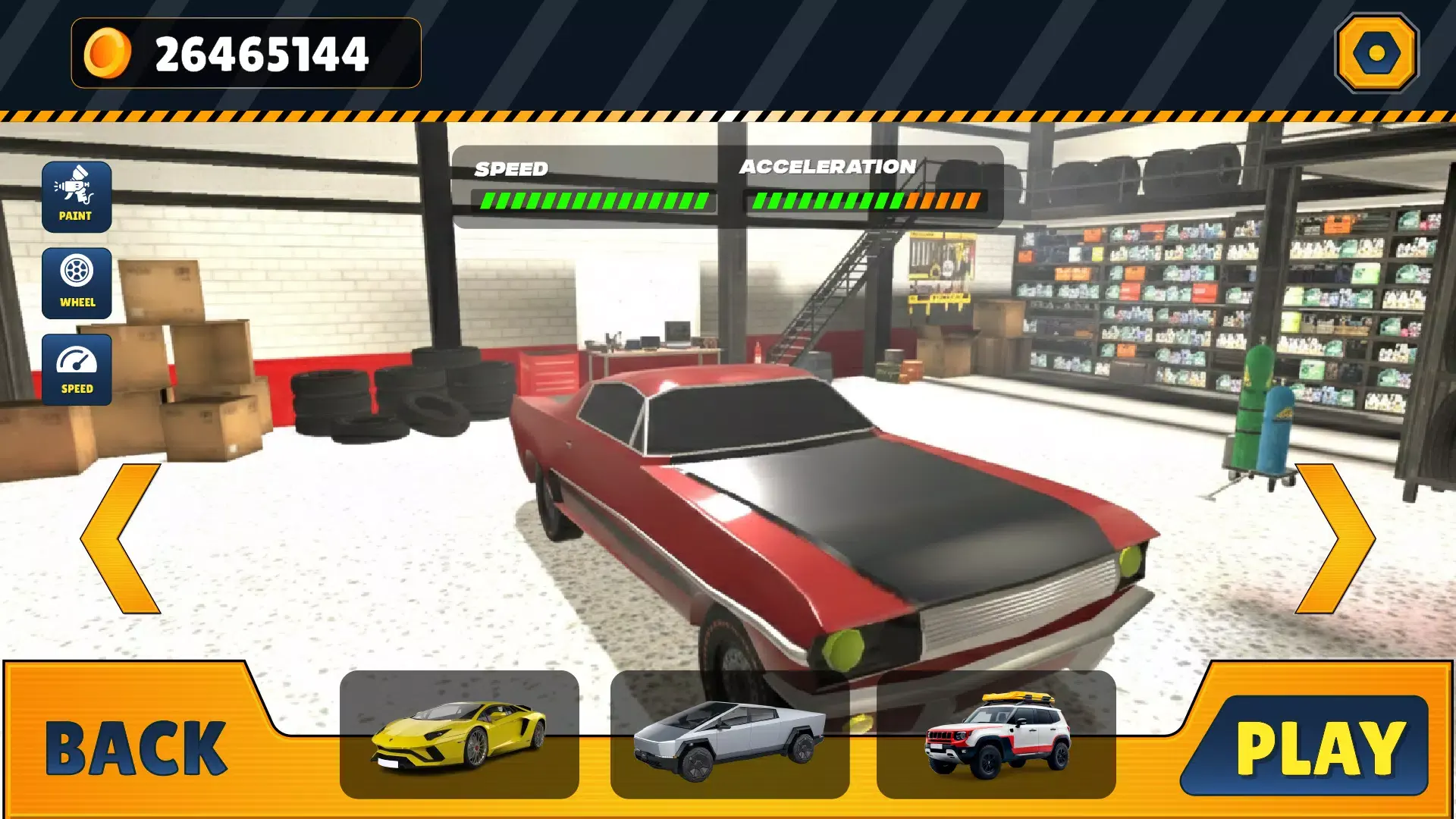
Task: Go back with the BACK button
Action: (136, 748)
